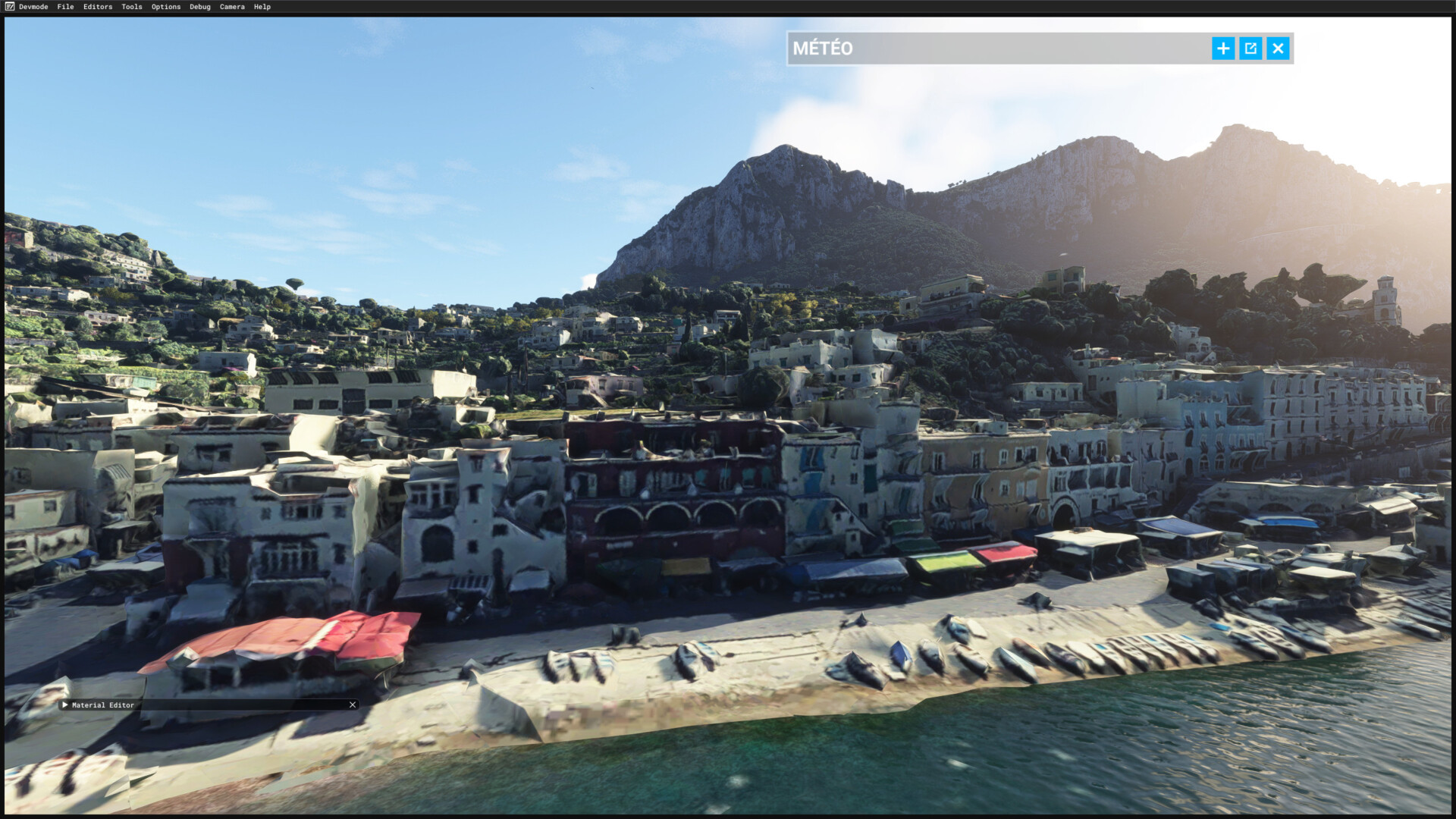Open the Help menu

pos(262,7)
